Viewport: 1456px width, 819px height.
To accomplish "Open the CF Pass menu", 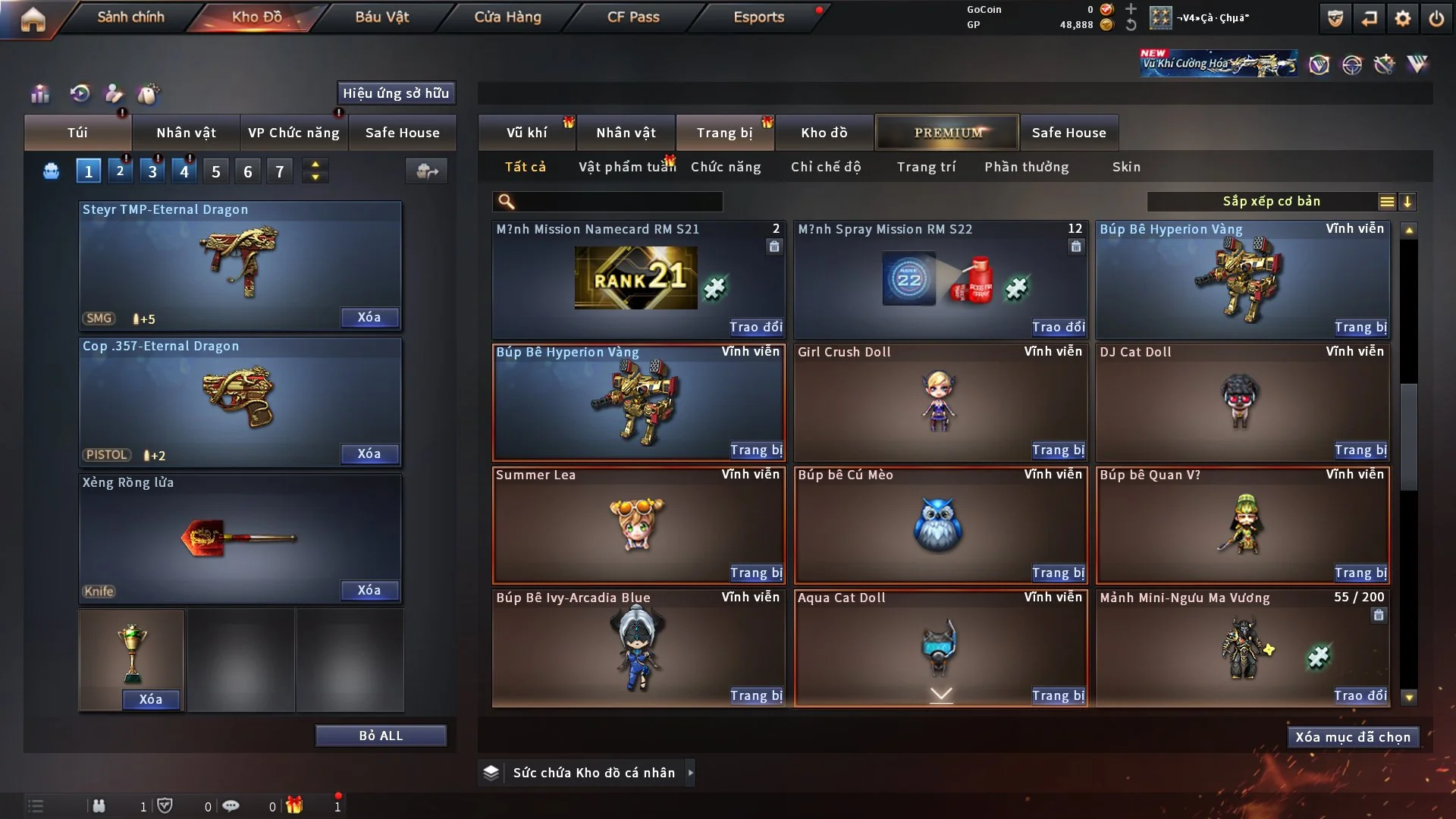I will point(633,17).
